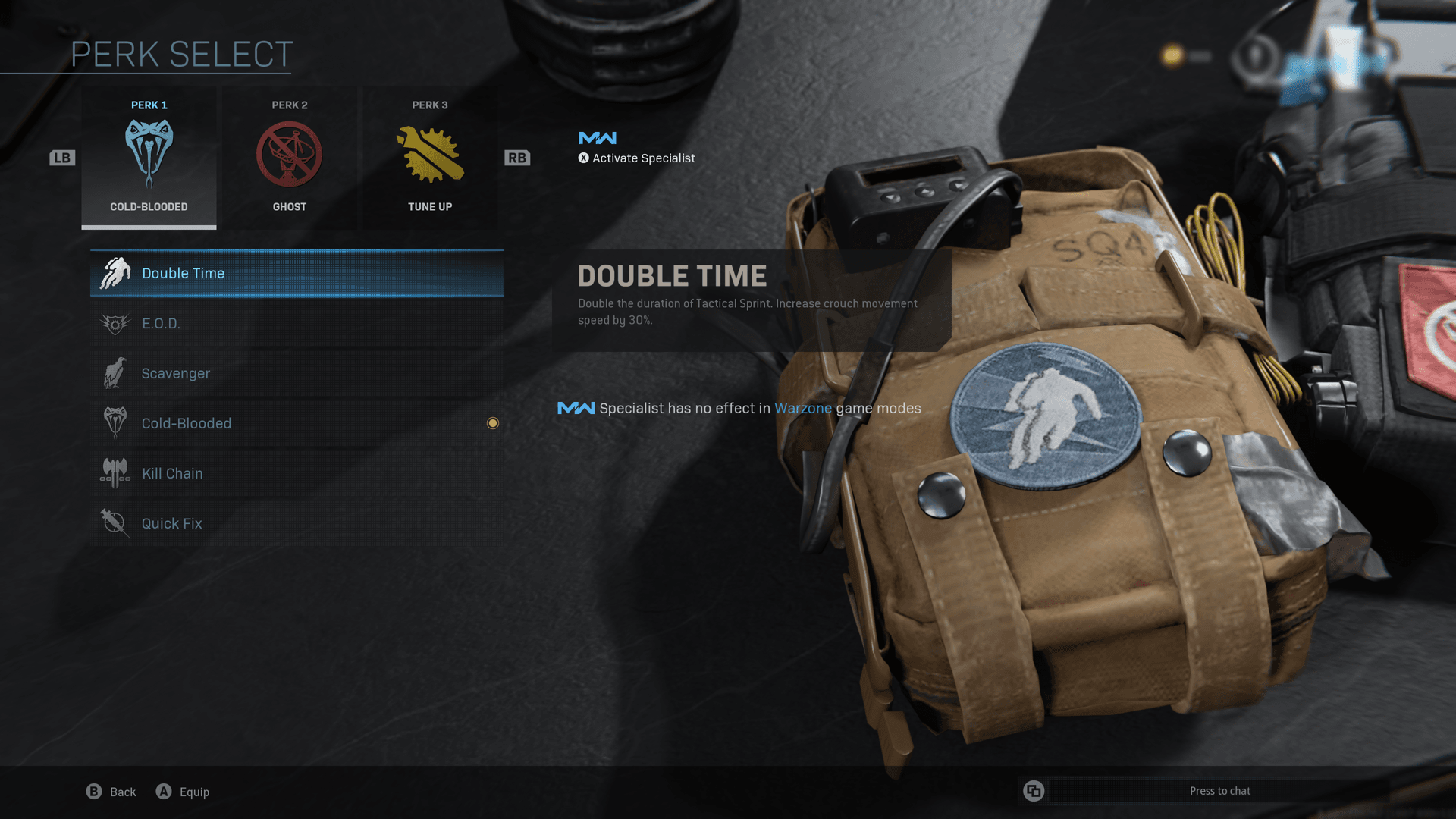Click the Cold-Blooded snake icon on Perk 1 card
The image size is (1456, 819).
click(x=149, y=152)
